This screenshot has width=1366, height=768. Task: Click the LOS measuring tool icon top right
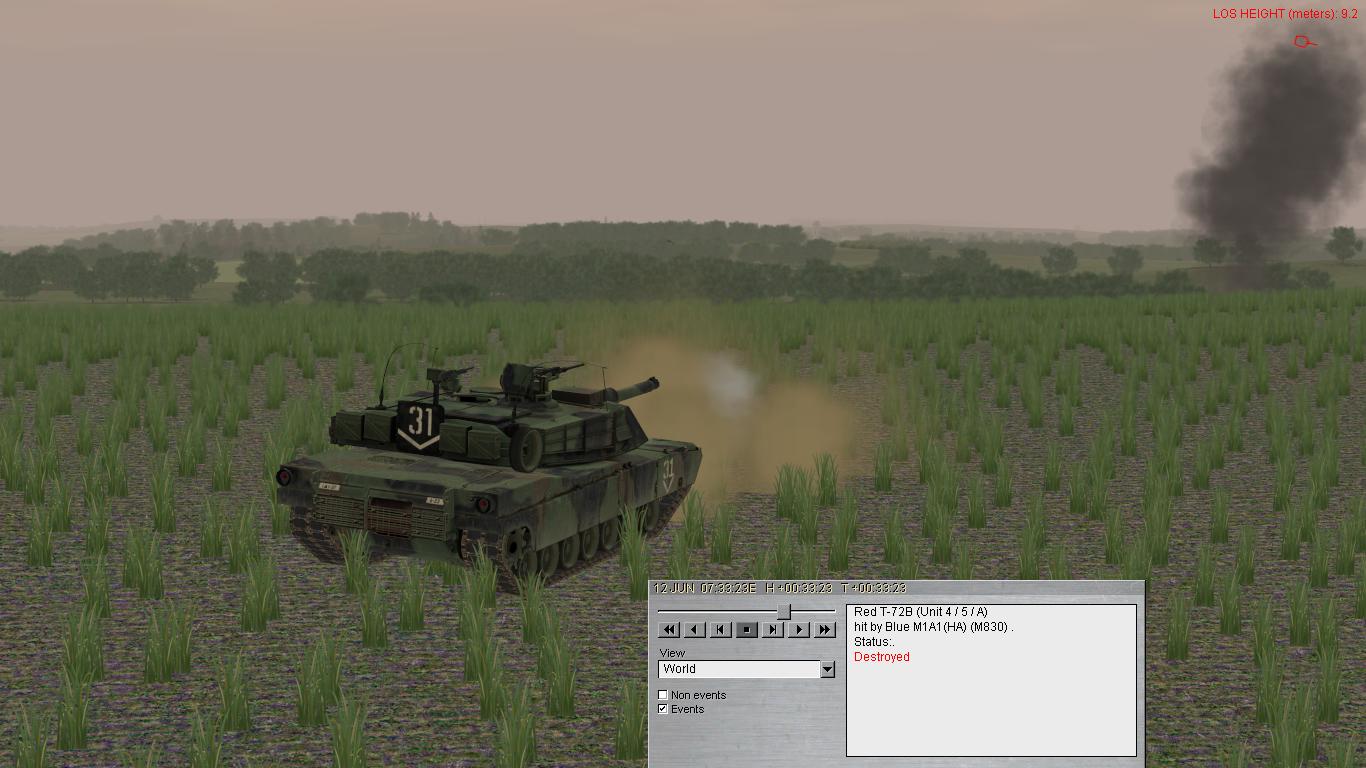(1303, 42)
